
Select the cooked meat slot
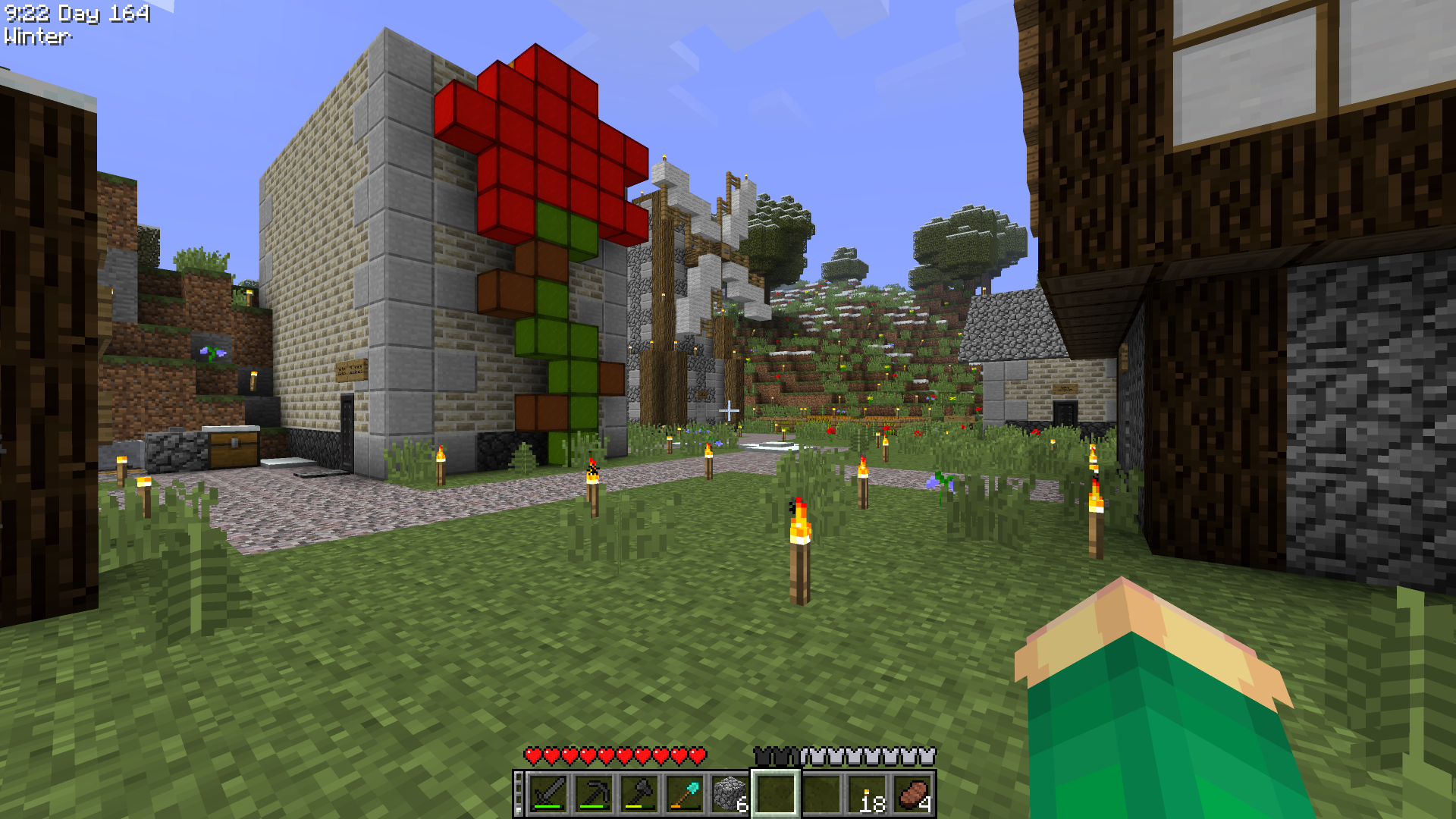pyautogui.click(x=912, y=794)
